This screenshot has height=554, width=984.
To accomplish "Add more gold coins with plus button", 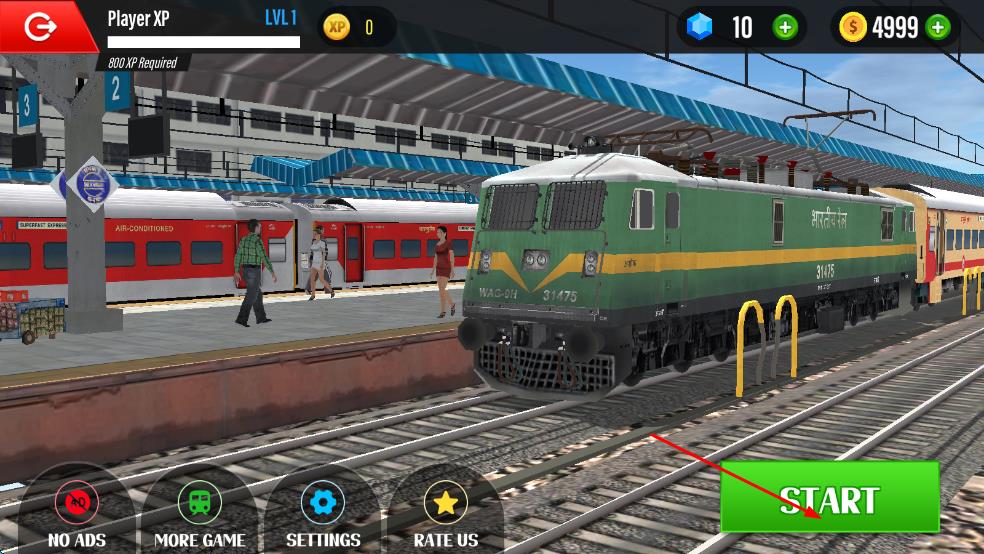I will tap(938, 27).
